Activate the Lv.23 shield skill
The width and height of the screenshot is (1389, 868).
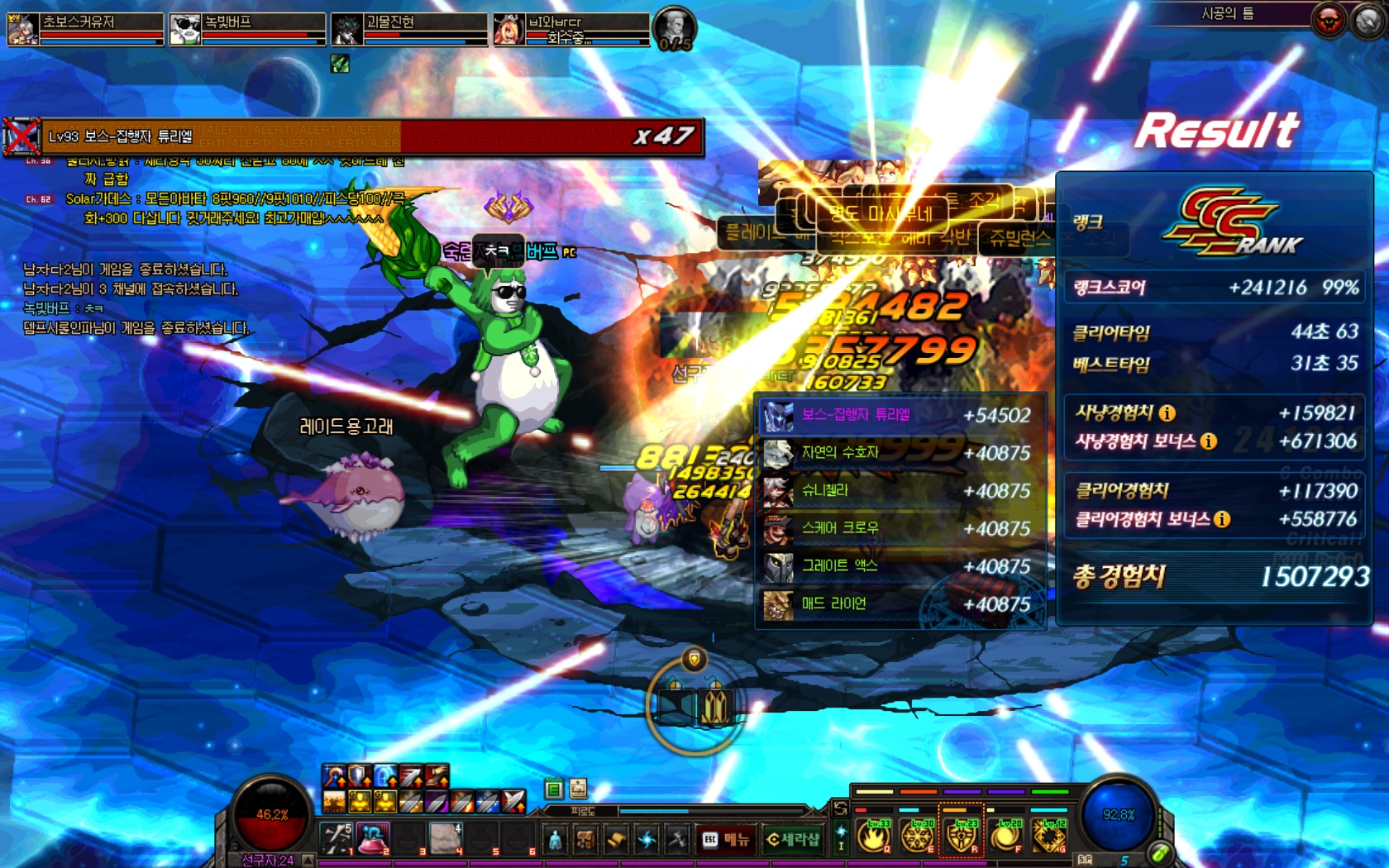(x=962, y=837)
